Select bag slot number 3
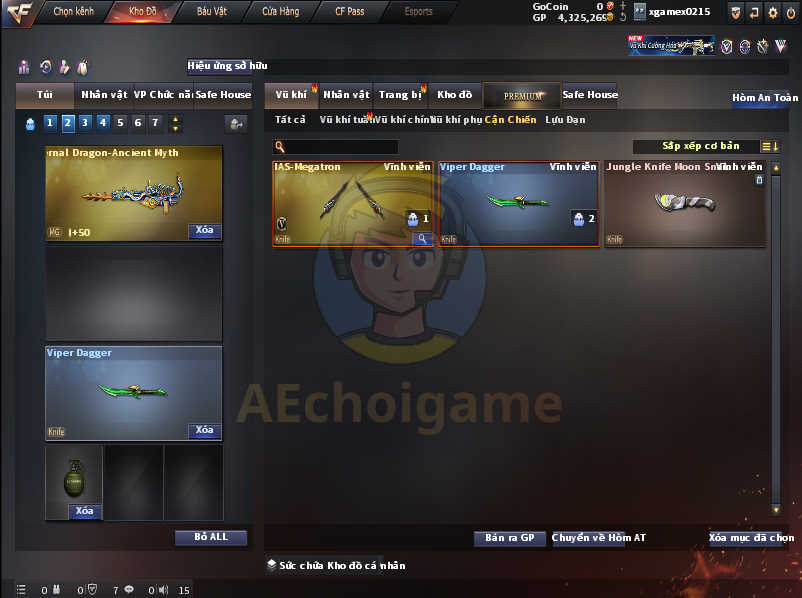Viewport: 802px width, 598px height. pos(85,123)
